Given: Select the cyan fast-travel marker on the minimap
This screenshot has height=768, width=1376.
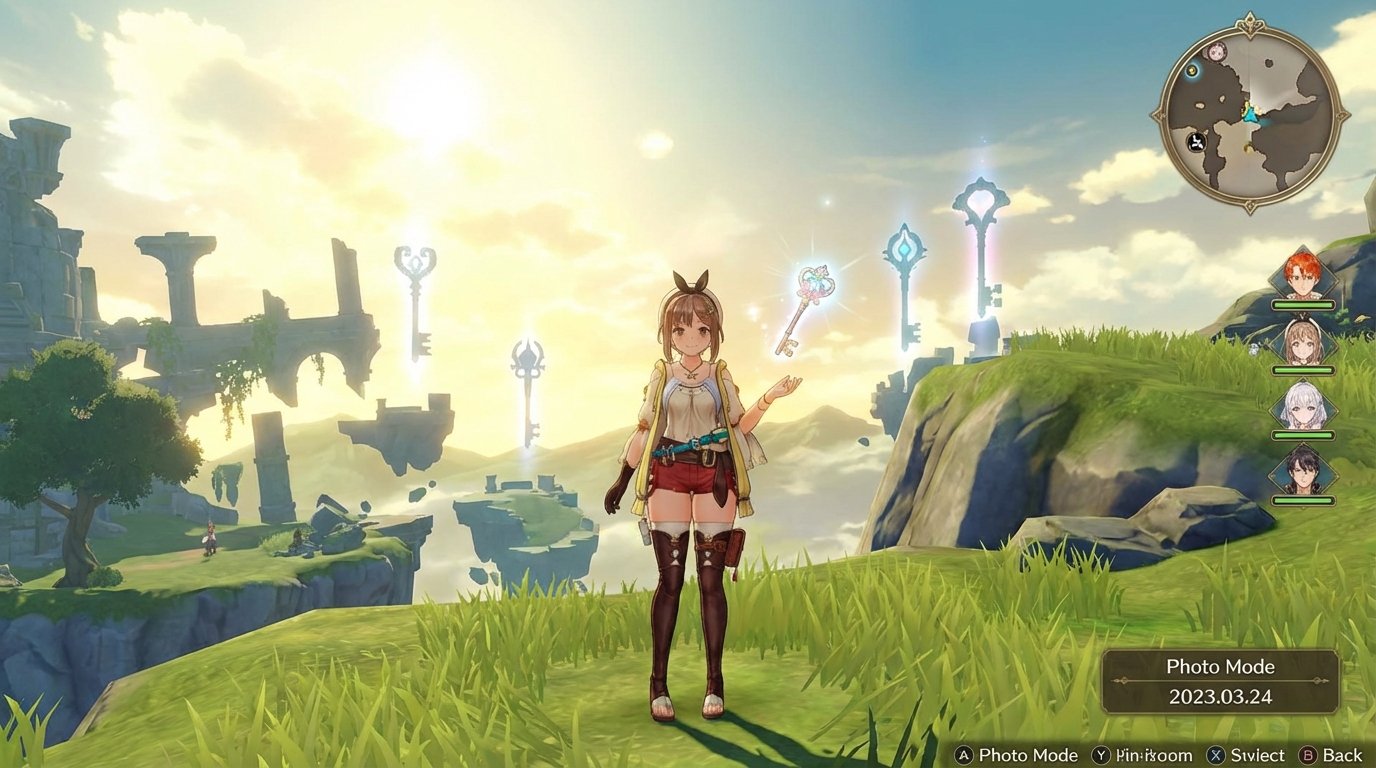Looking at the screenshot, I should [1190, 72].
